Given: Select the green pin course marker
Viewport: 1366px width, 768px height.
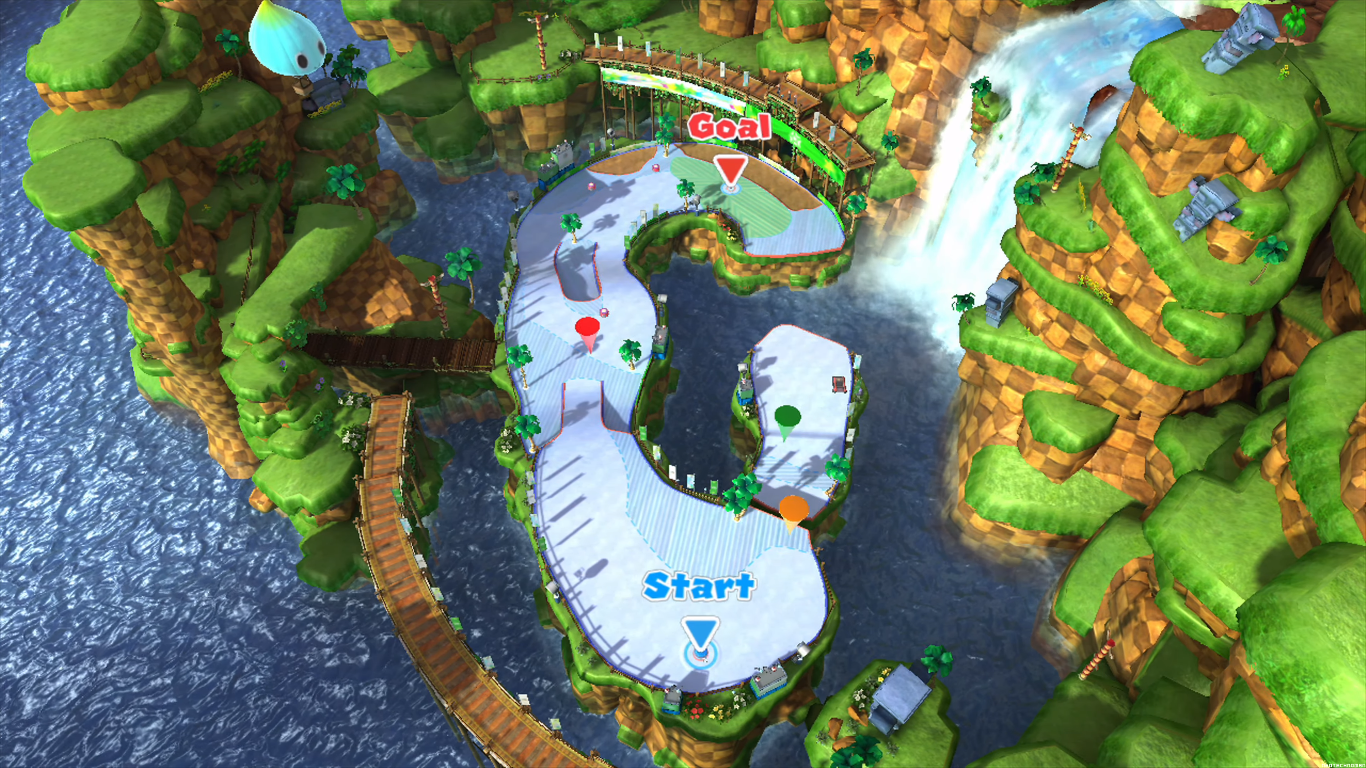Looking at the screenshot, I should click(788, 419).
